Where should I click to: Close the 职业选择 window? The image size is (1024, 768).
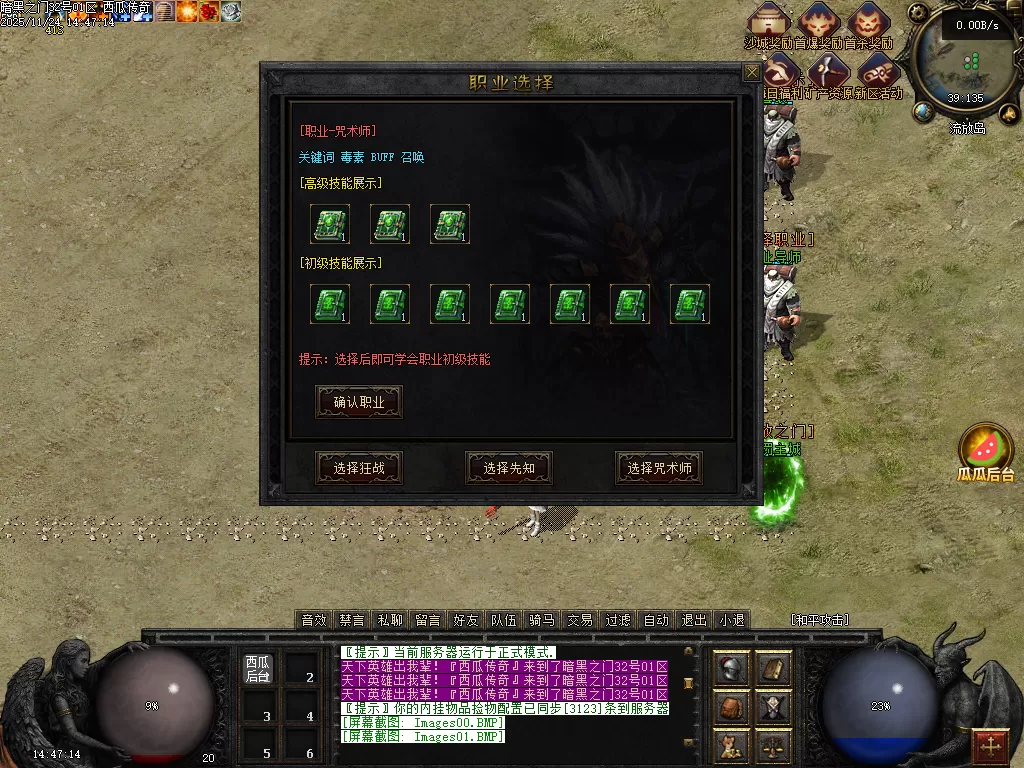[751, 73]
